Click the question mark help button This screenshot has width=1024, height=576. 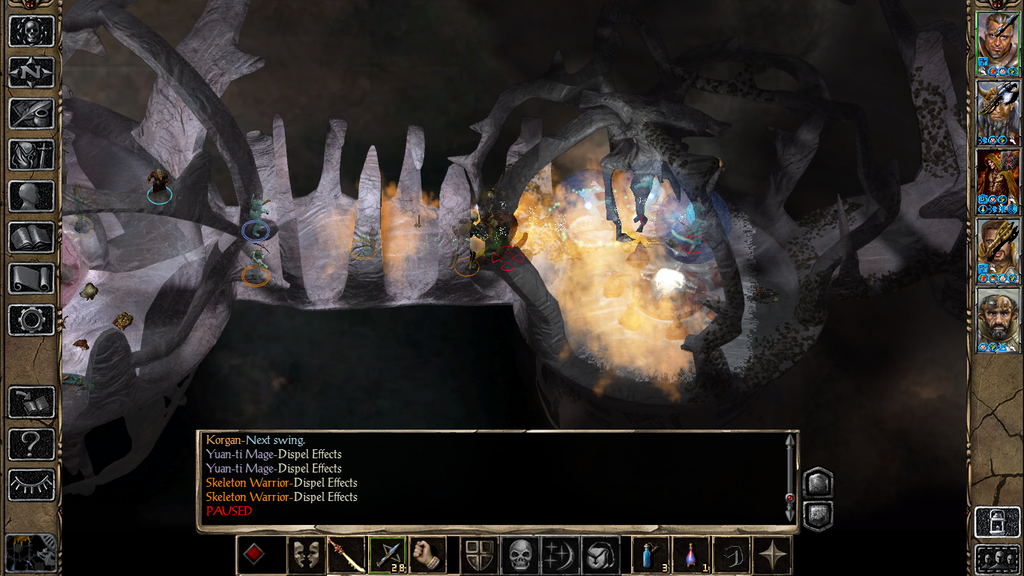(31, 444)
